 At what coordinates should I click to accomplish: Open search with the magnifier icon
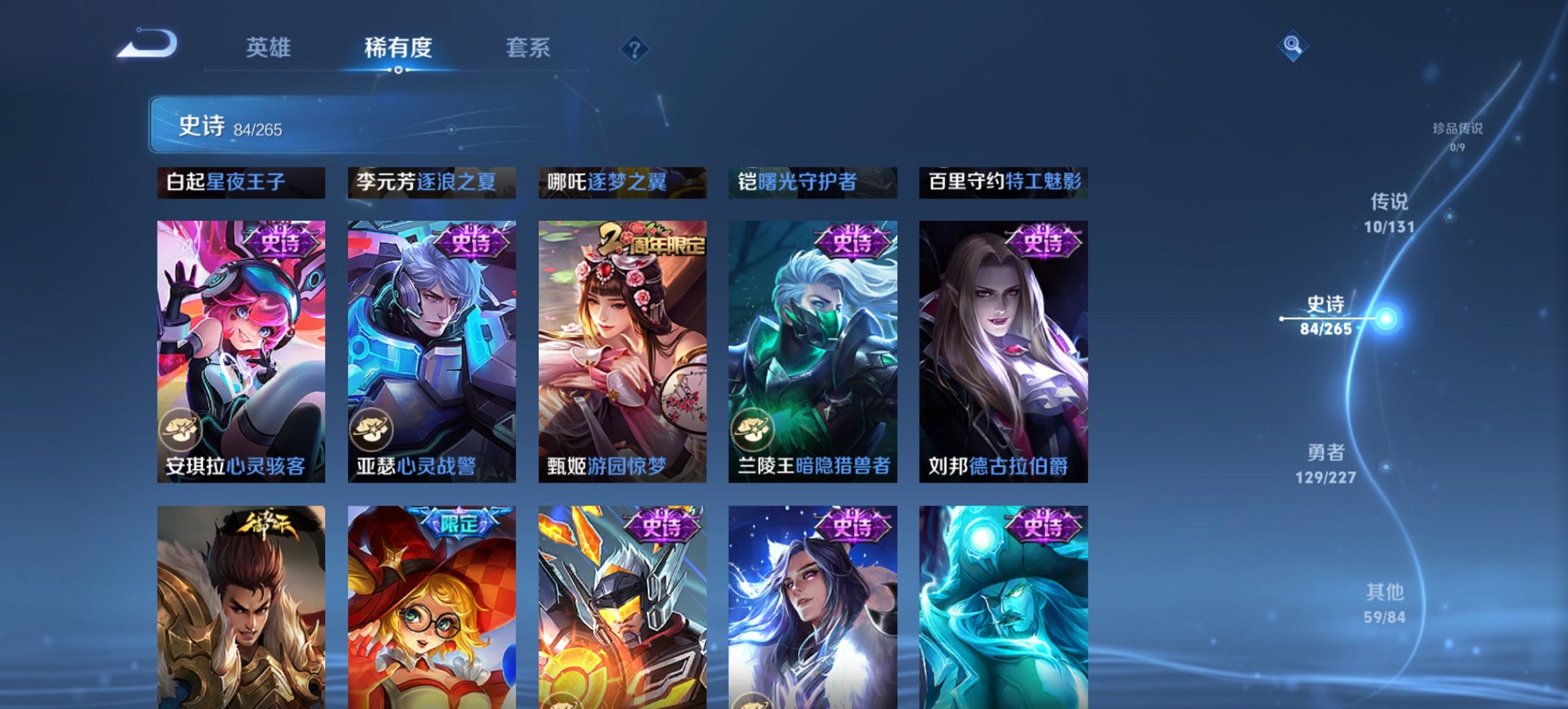point(1293,45)
